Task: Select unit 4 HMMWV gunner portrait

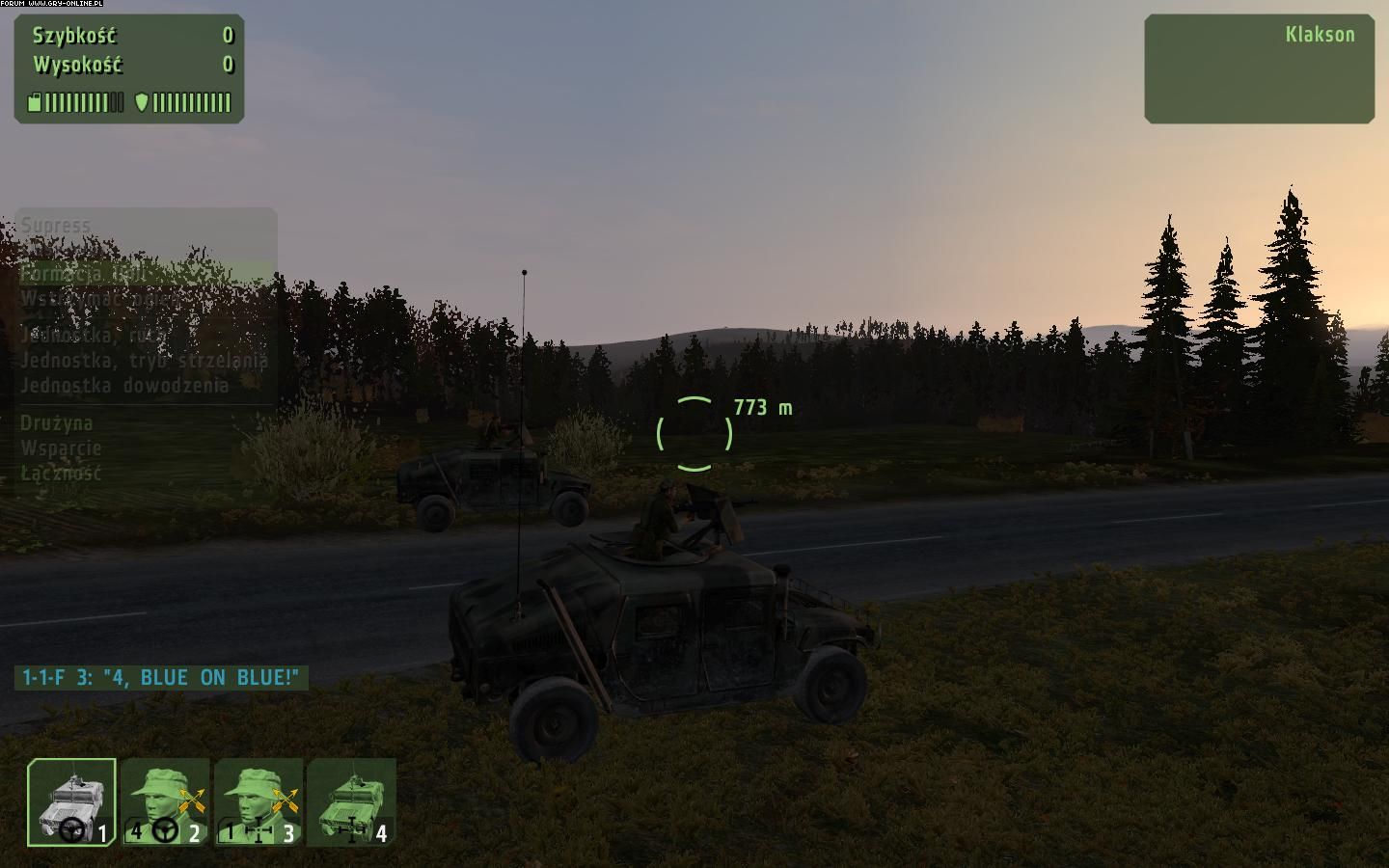Action: pyautogui.click(x=351, y=802)
